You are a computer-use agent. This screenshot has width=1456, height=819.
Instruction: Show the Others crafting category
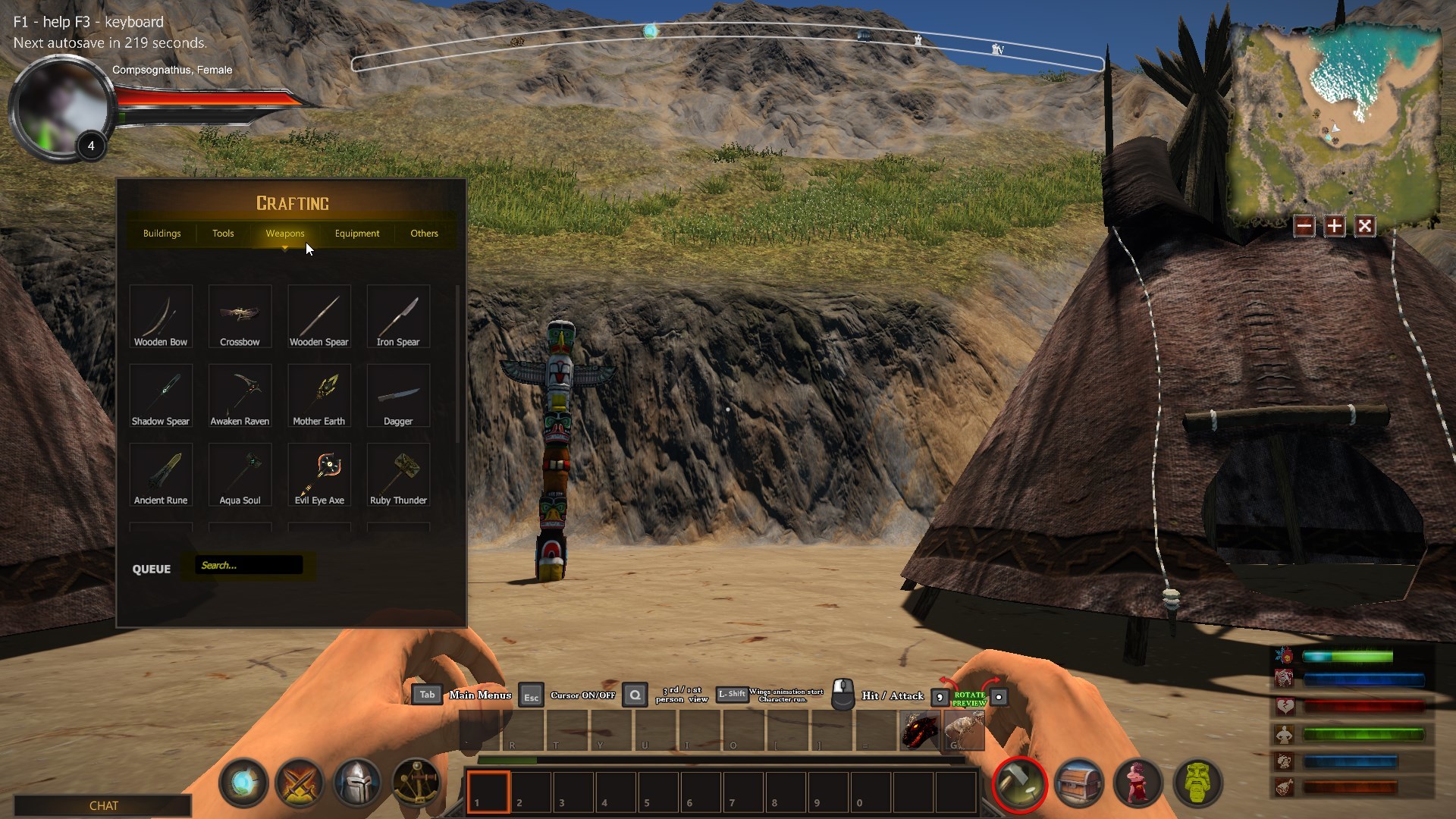(424, 234)
